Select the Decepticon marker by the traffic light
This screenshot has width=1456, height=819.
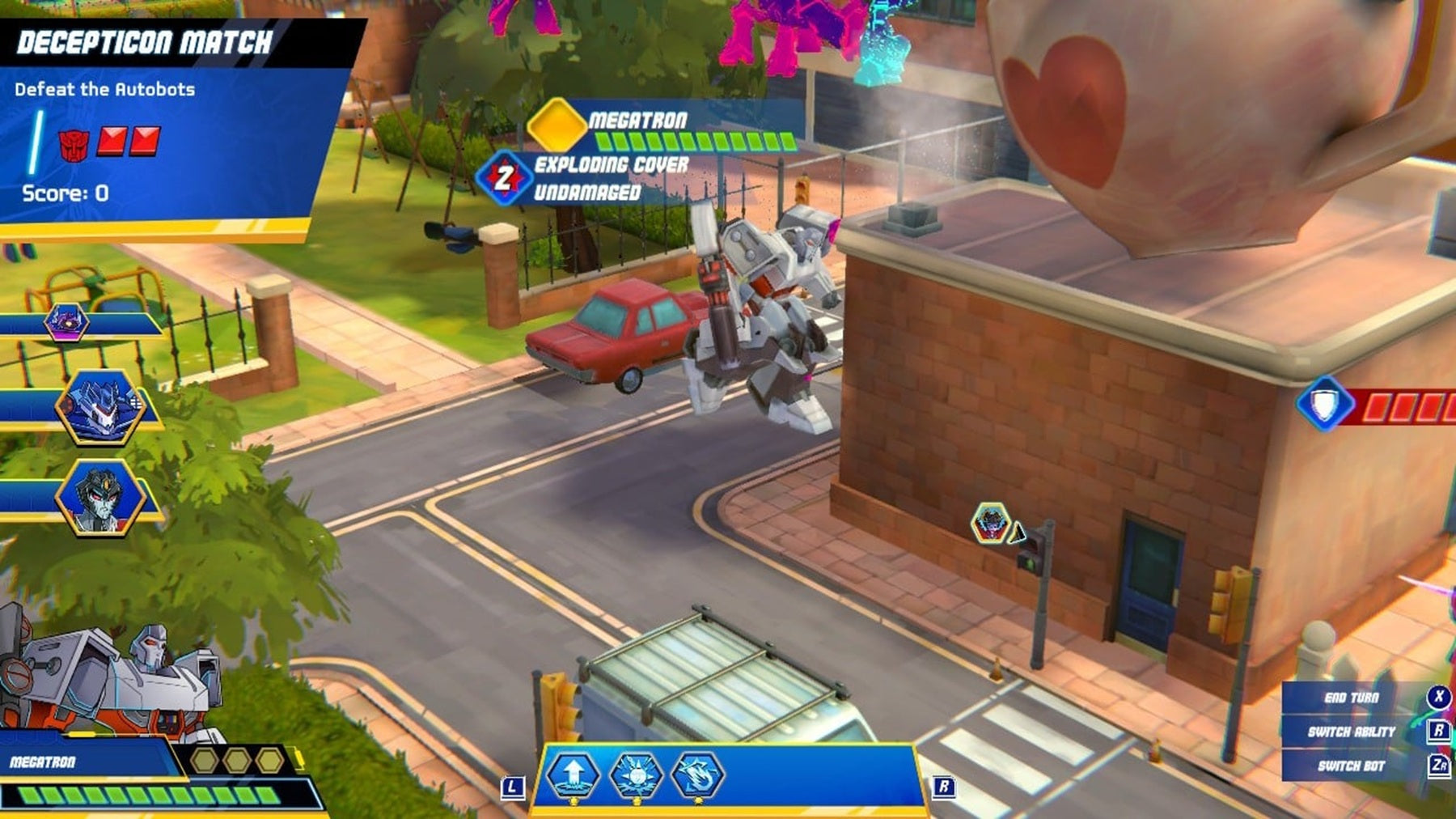(991, 522)
